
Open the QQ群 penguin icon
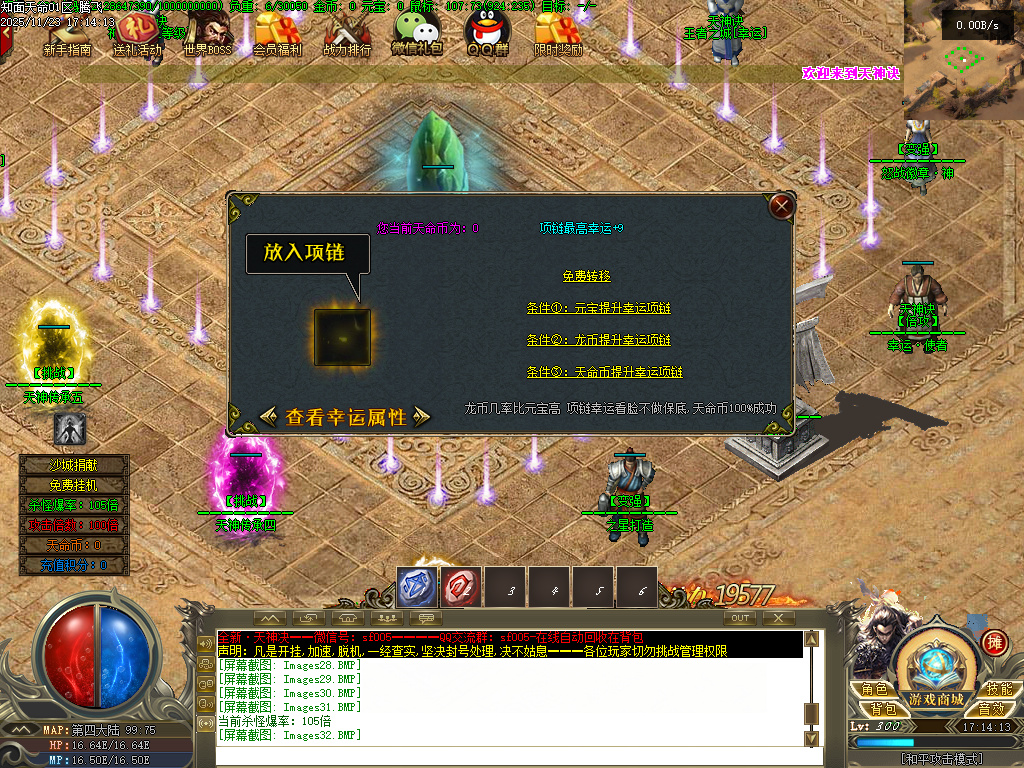(x=487, y=36)
